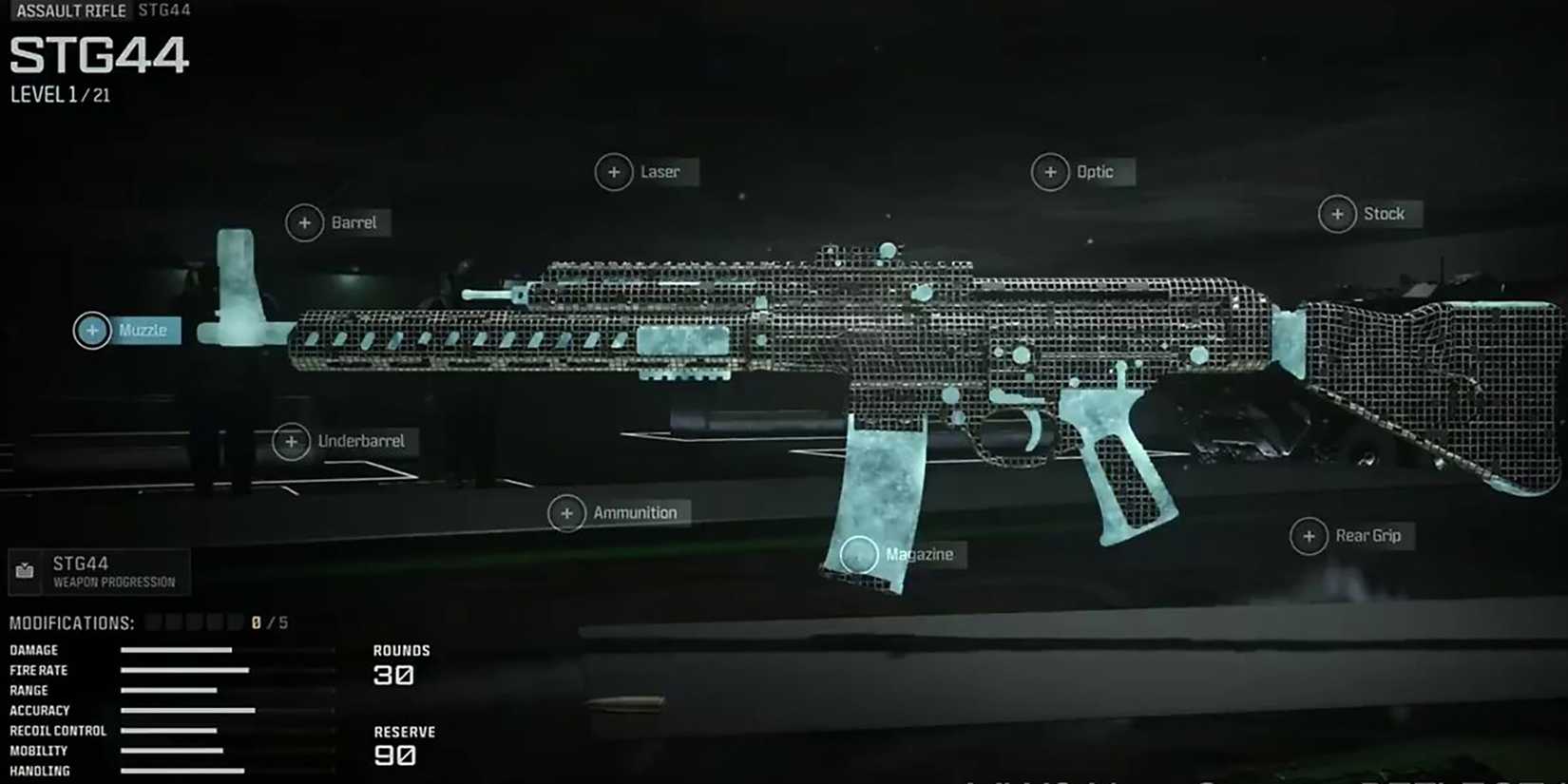Viewport: 1568px width, 784px height.
Task: Click the STG44 breadcrumb entry
Action: [162, 10]
